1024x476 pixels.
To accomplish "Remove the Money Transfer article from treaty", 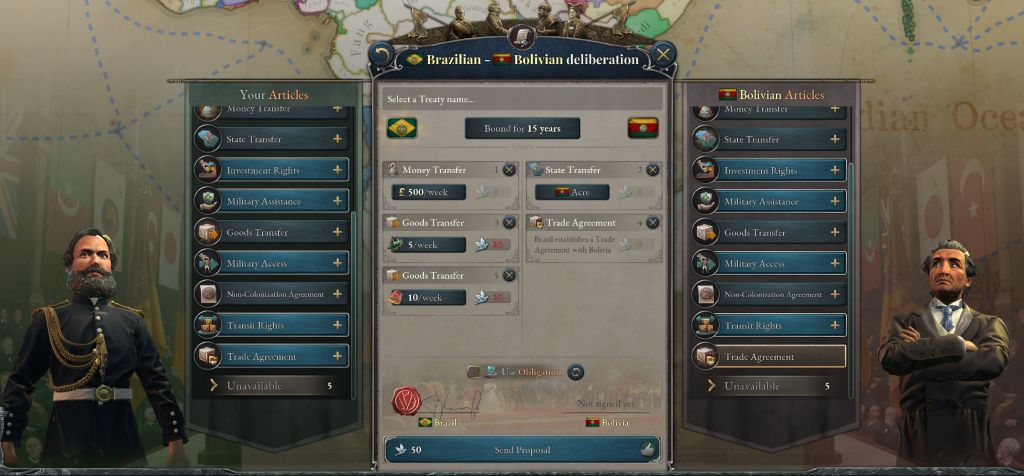I will pyautogui.click(x=509, y=170).
